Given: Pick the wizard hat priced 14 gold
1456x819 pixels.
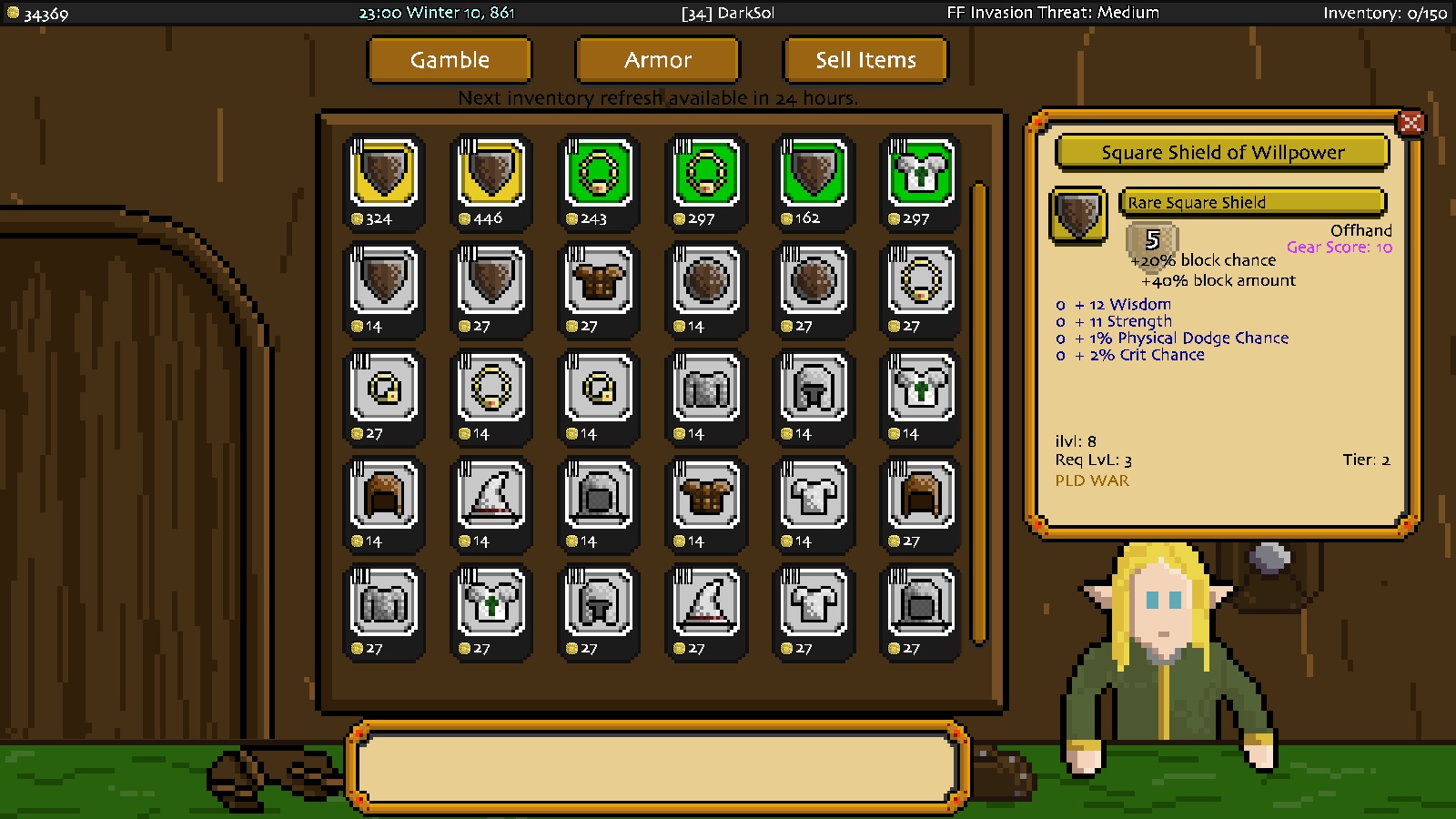Looking at the screenshot, I should point(491,503).
